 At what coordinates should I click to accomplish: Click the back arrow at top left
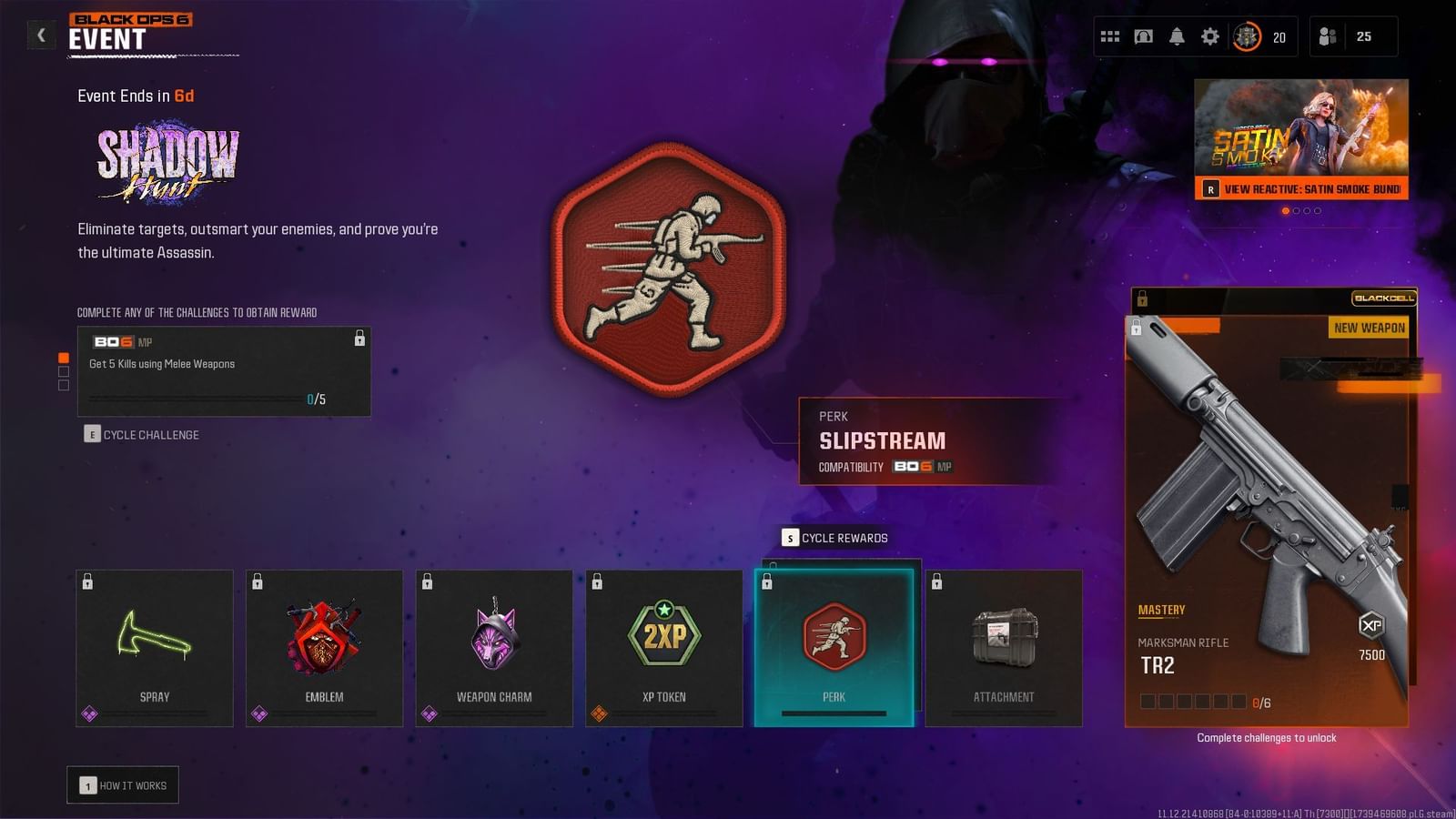pos(40,35)
